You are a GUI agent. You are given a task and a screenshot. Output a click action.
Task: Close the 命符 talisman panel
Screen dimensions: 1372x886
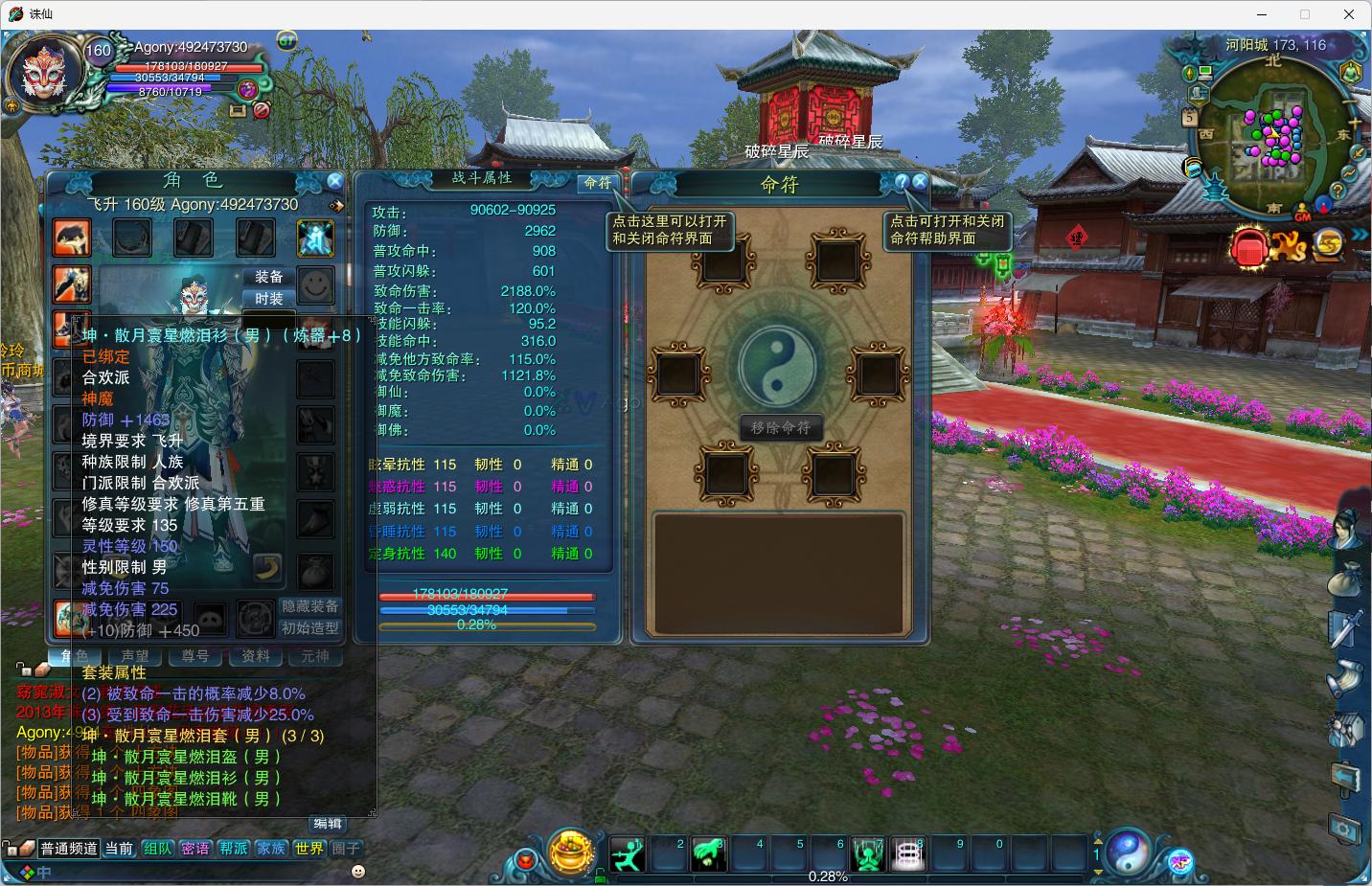pos(920,180)
